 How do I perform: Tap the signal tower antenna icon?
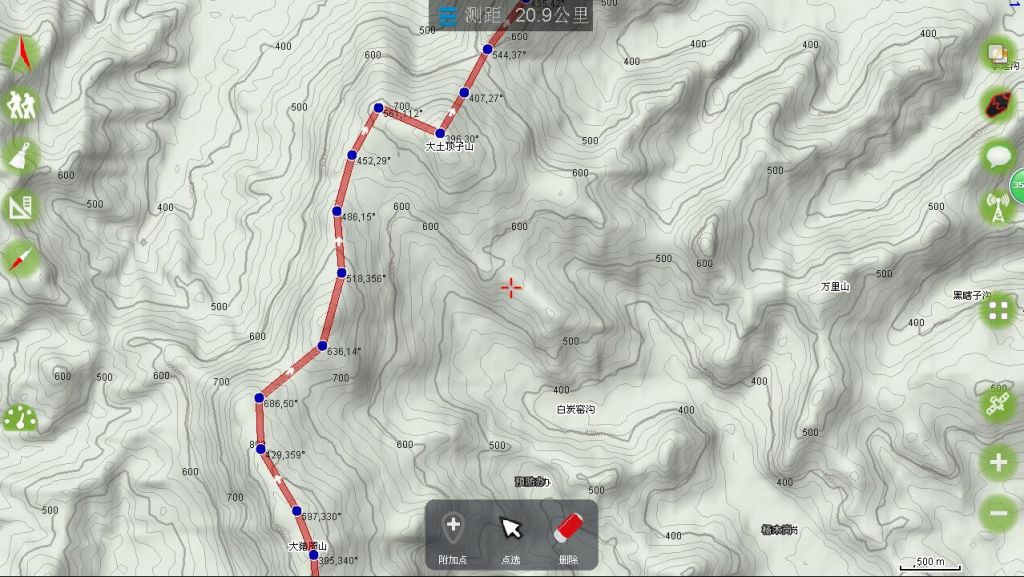(x=996, y=207)
